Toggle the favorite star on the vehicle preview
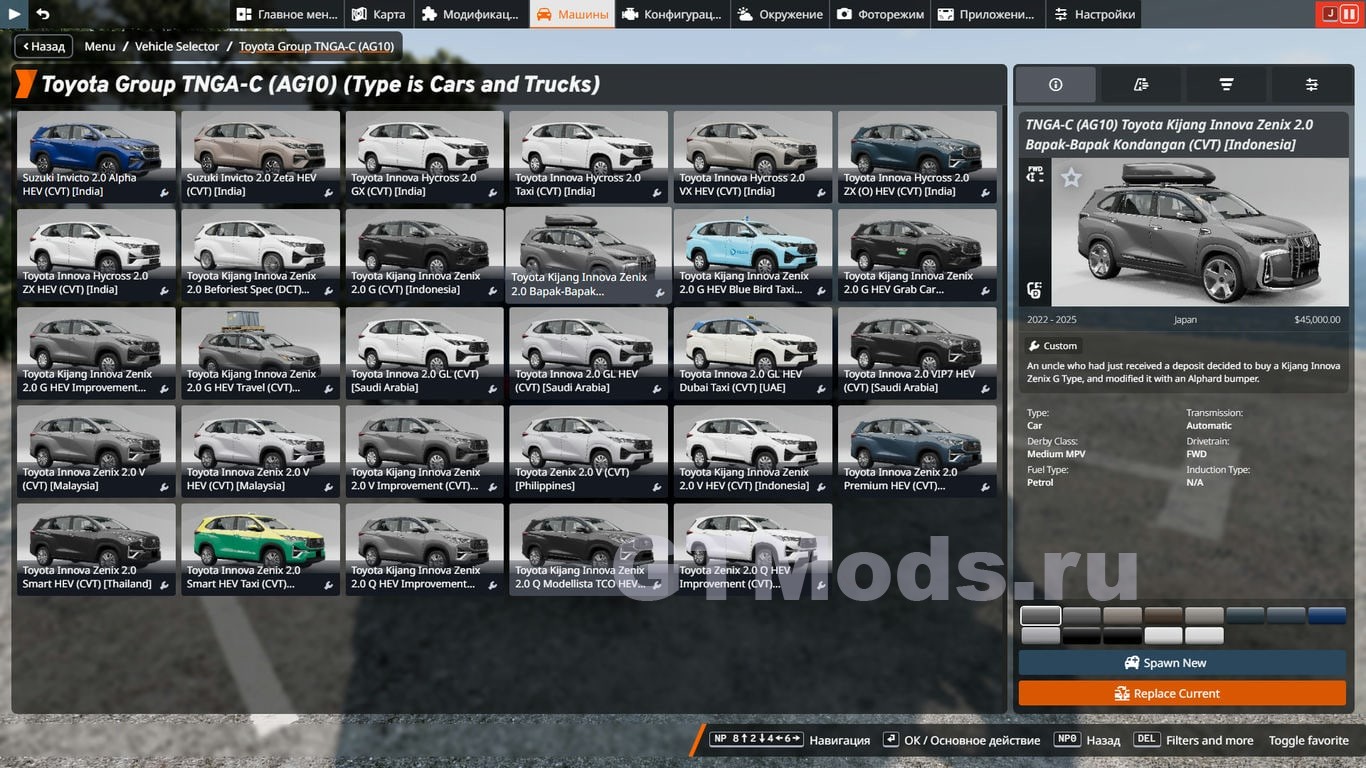This screenshot has height=768, width=1366. (x=1071, y=178)
